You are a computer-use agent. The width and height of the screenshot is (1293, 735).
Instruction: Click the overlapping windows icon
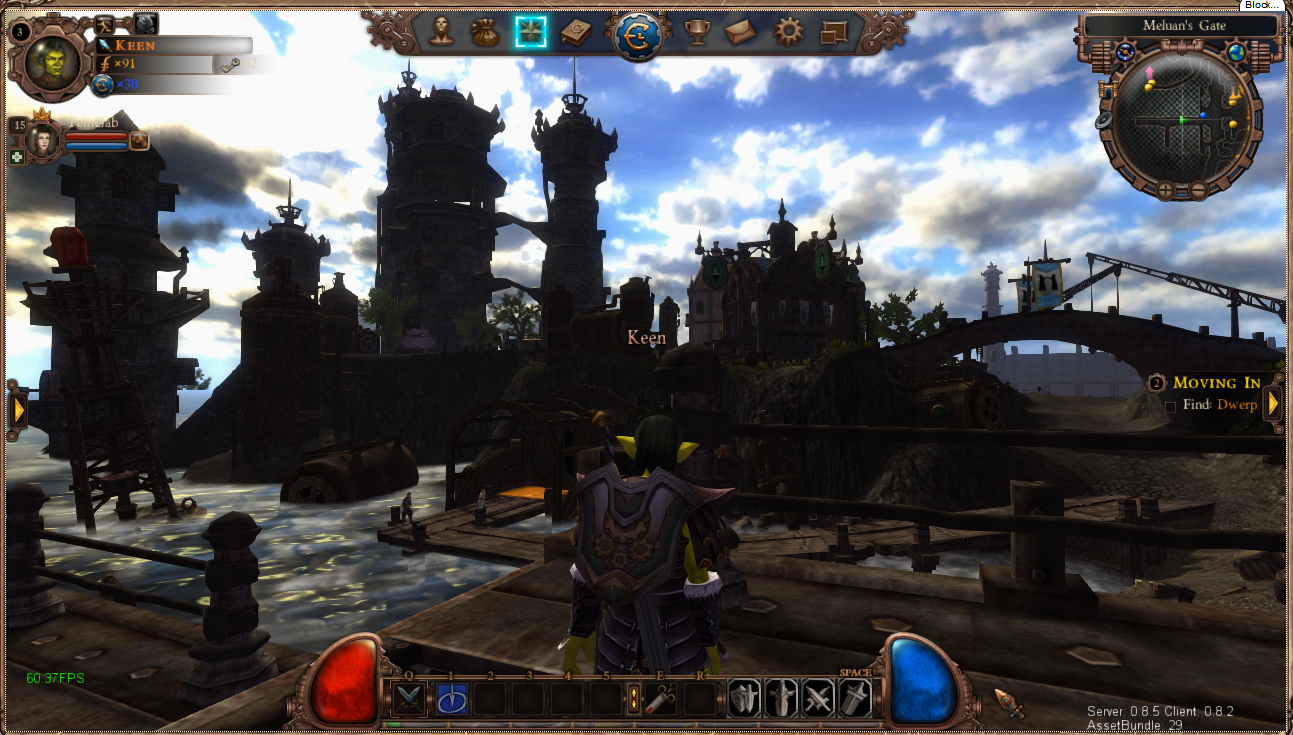tap(833, 33)
